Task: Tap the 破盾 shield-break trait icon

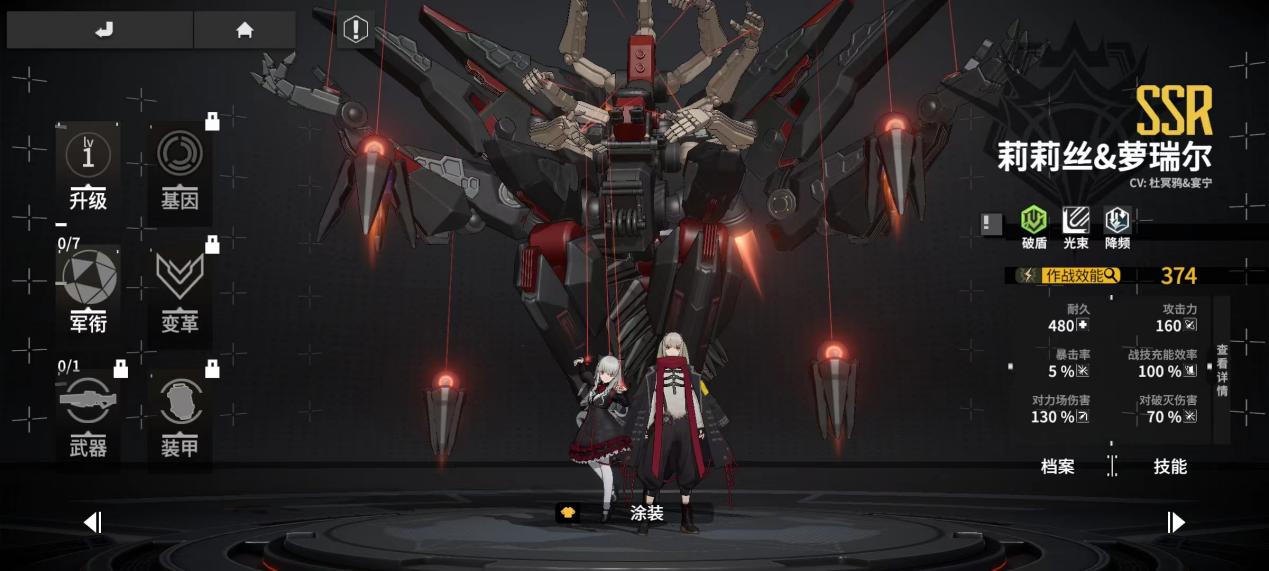Action: [1033, 226]
